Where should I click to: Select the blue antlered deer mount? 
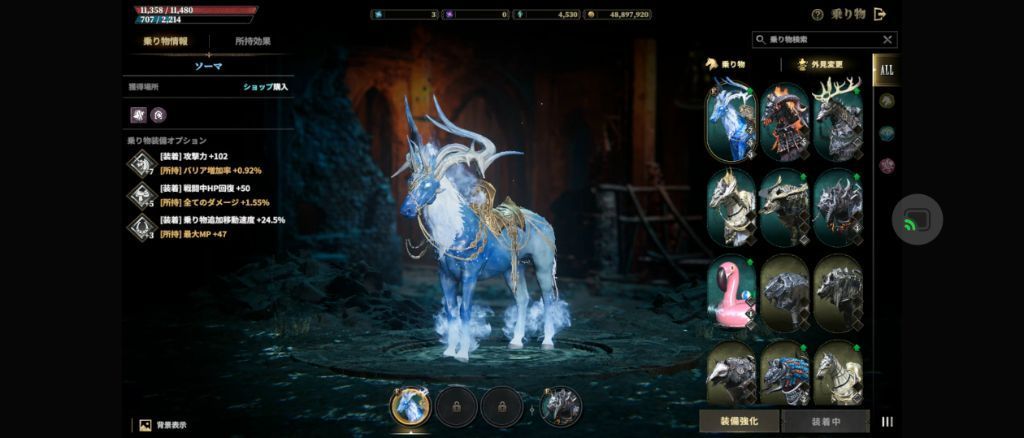[731, 122]
